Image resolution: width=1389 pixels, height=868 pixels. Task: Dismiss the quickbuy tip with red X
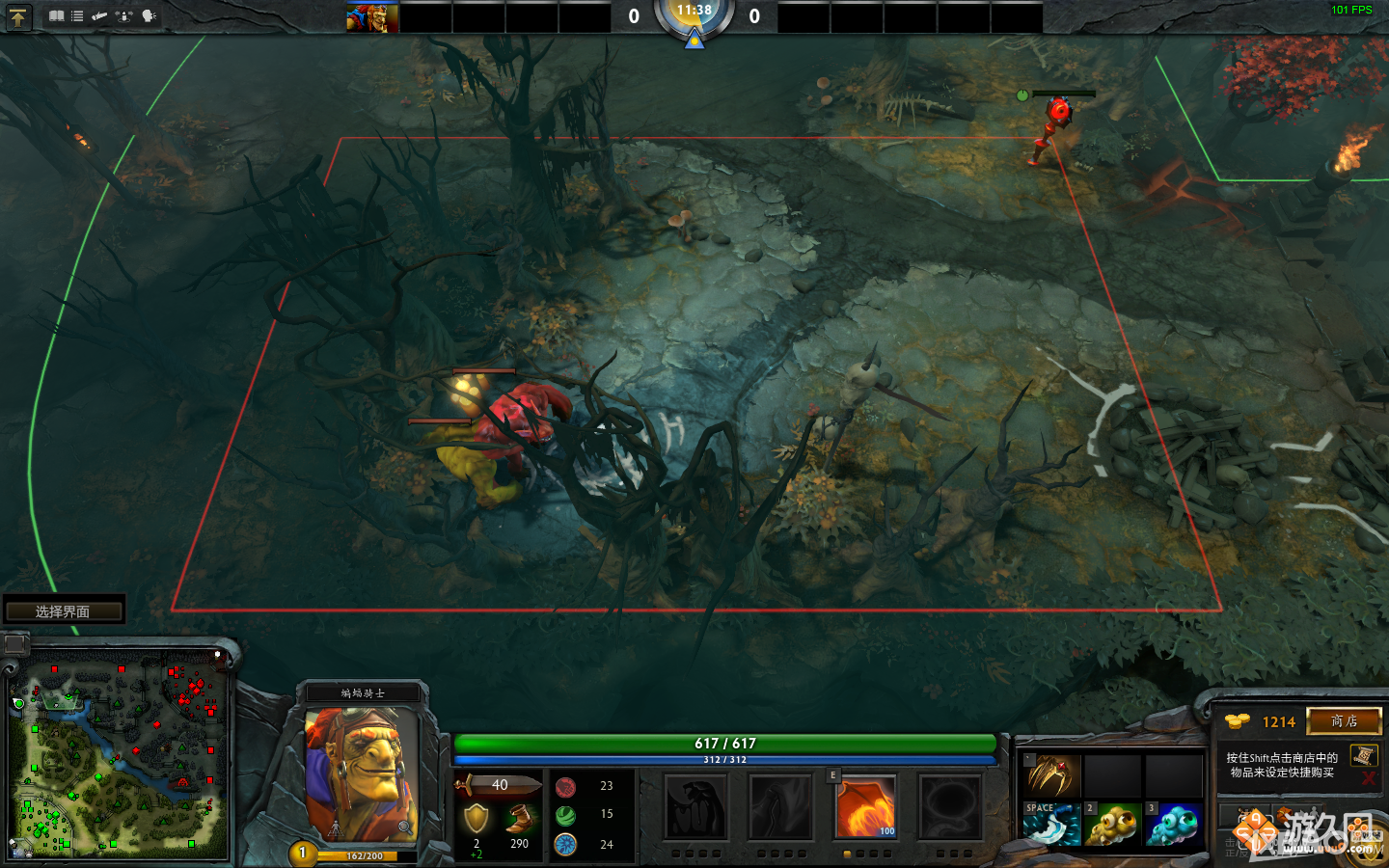(1368, 778)
